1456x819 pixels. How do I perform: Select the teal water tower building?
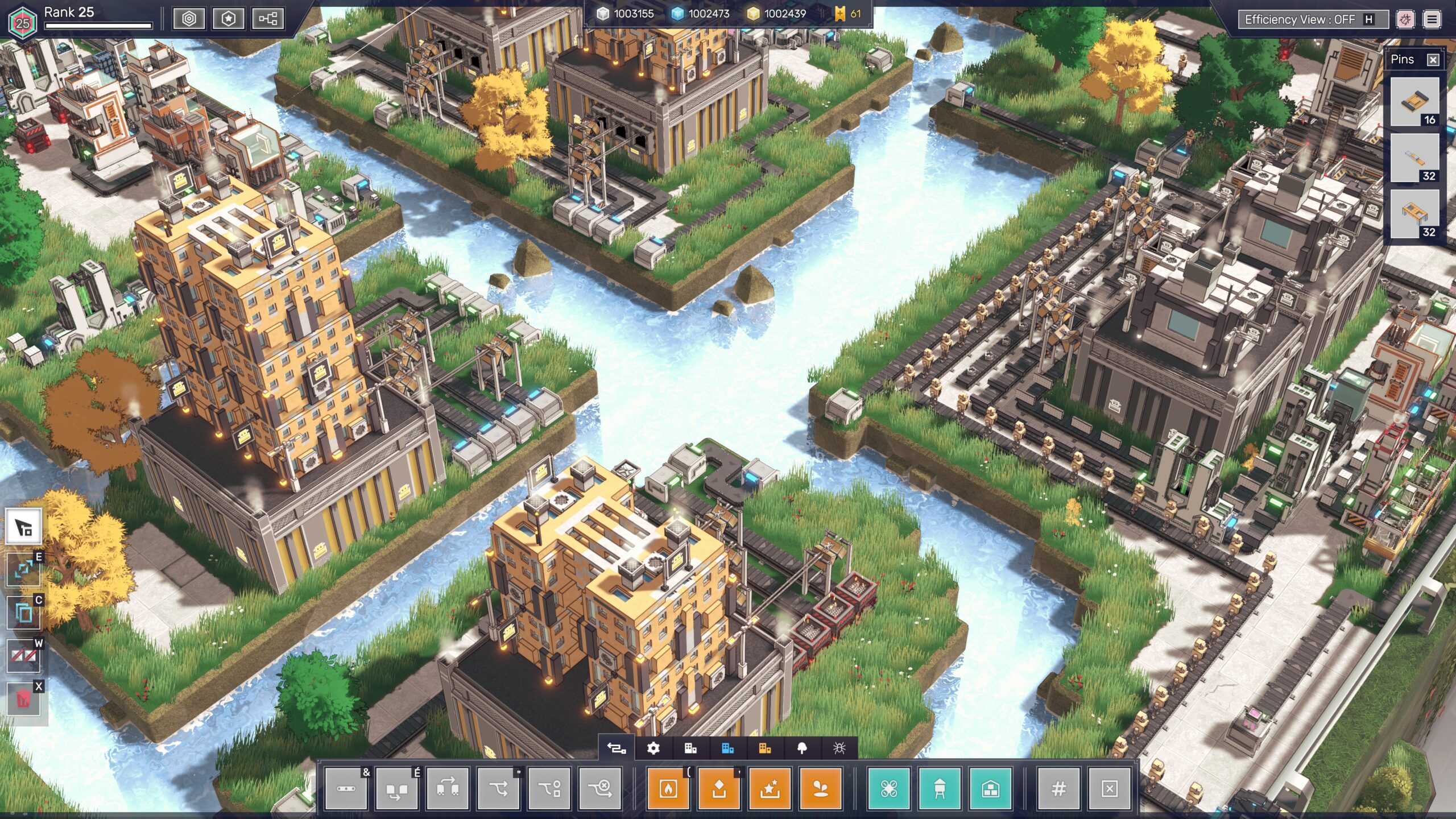point(940,788)
